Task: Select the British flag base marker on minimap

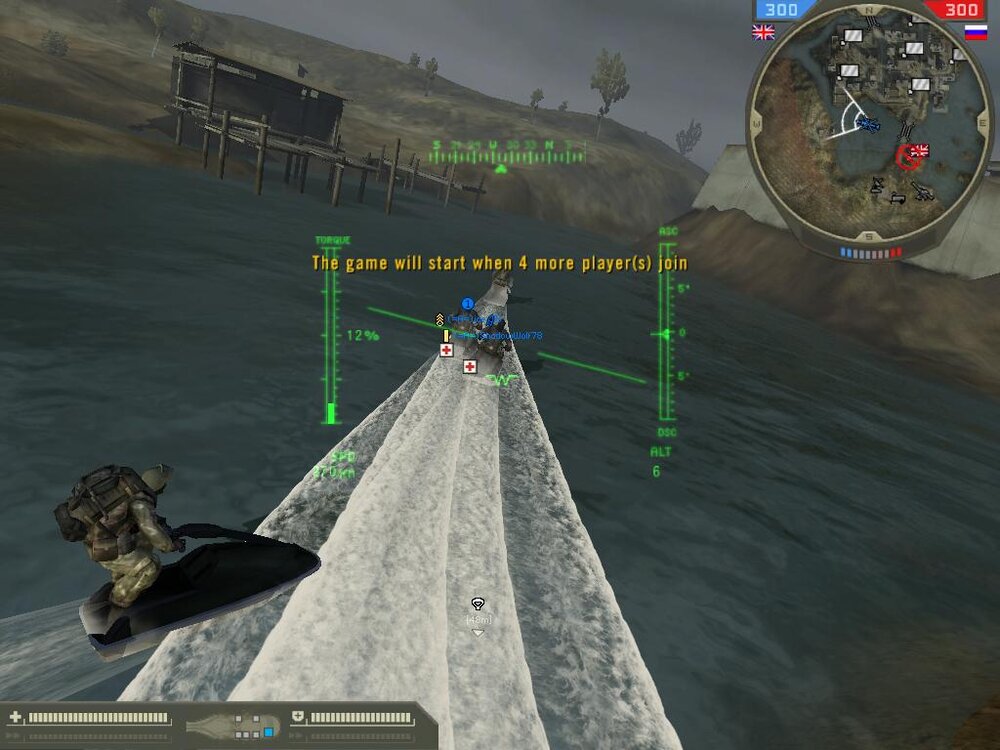Action: click(918, 151)
